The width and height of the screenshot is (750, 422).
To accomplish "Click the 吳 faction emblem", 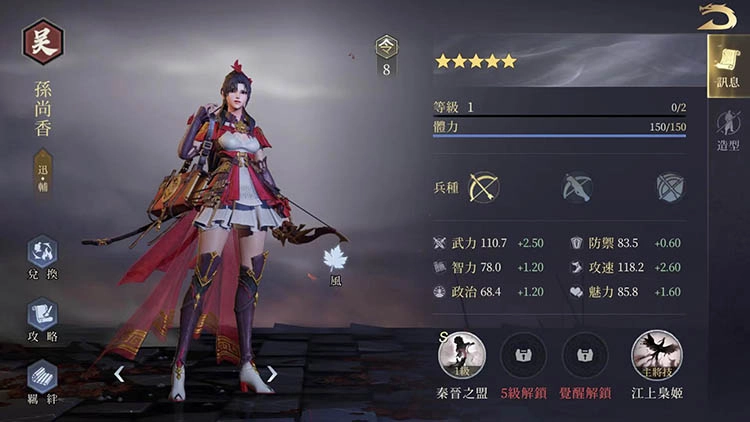I will click(x=43, y=42).
